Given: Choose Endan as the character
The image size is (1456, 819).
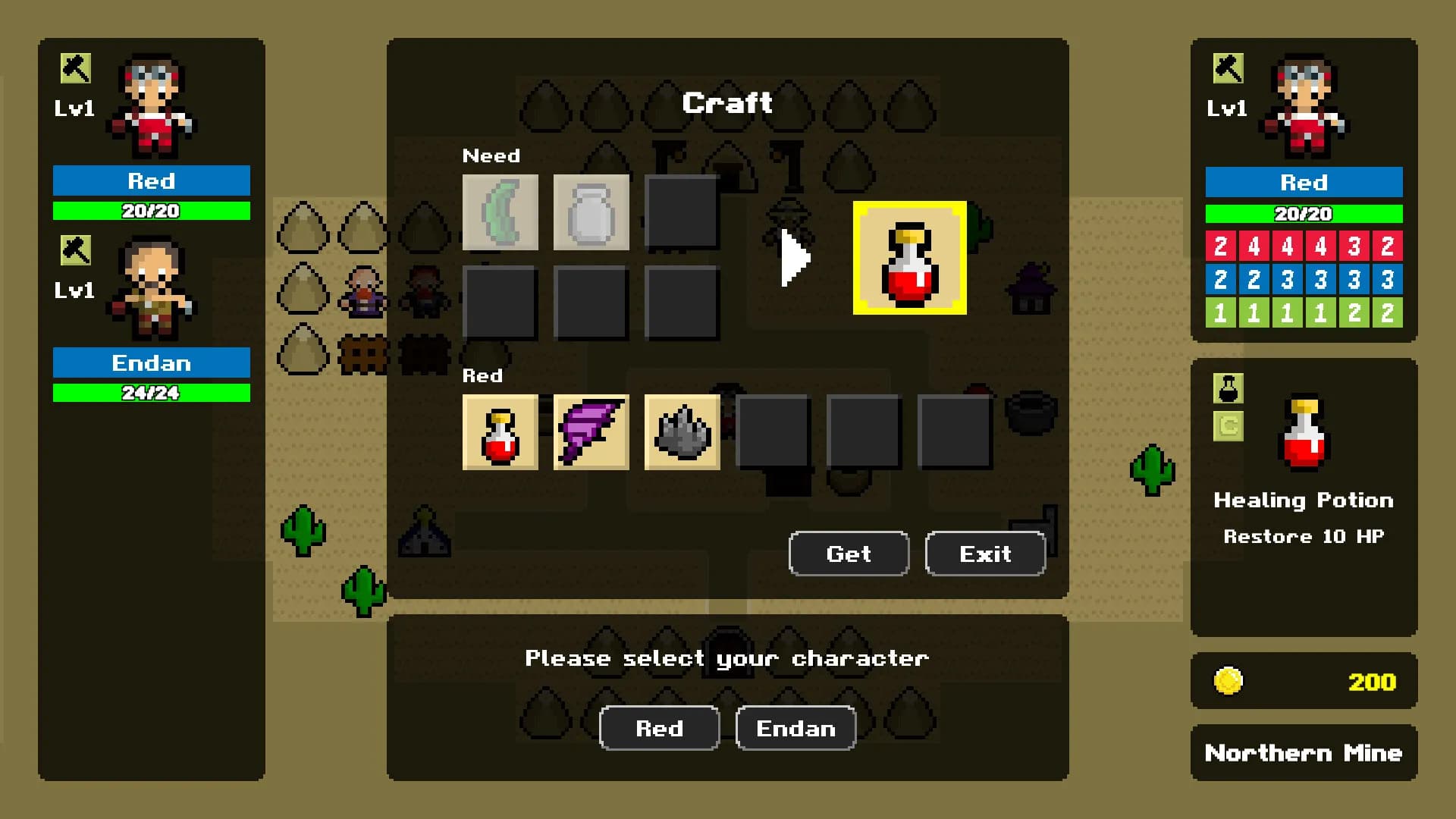Looking at the screenshot, I should coord(795,728).
